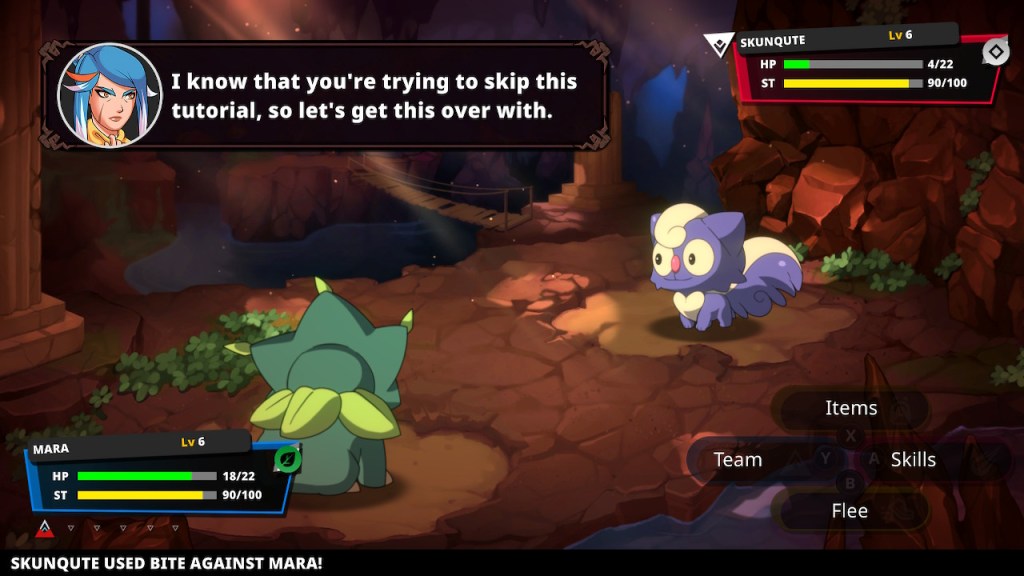The image size is (1024, 576).
Task: Click the diamond icon beside Skunqute's panel
Action: pos(996,52)
